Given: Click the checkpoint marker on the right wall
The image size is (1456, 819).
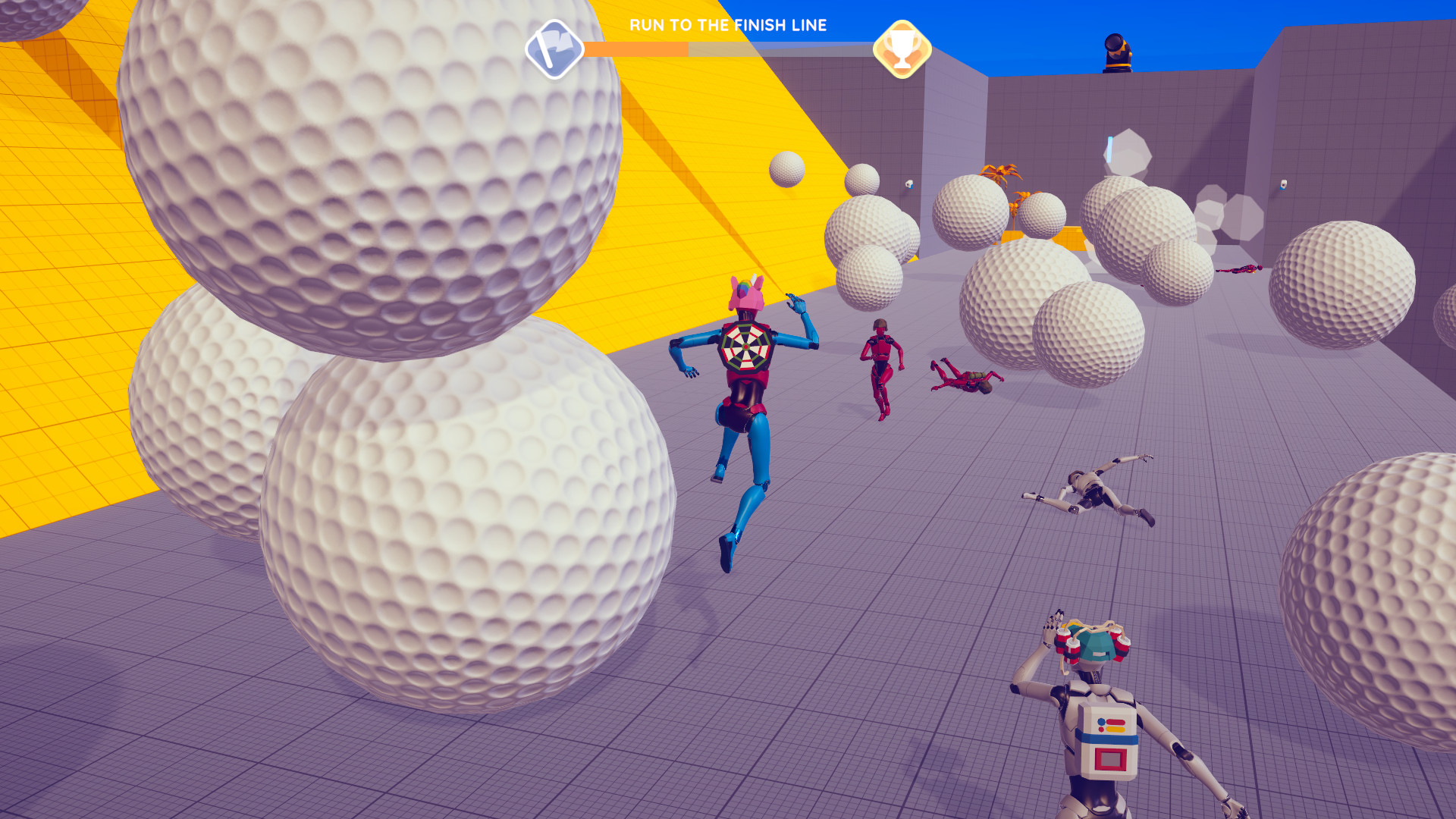Looking at the screenshot, I should 1285,184.
